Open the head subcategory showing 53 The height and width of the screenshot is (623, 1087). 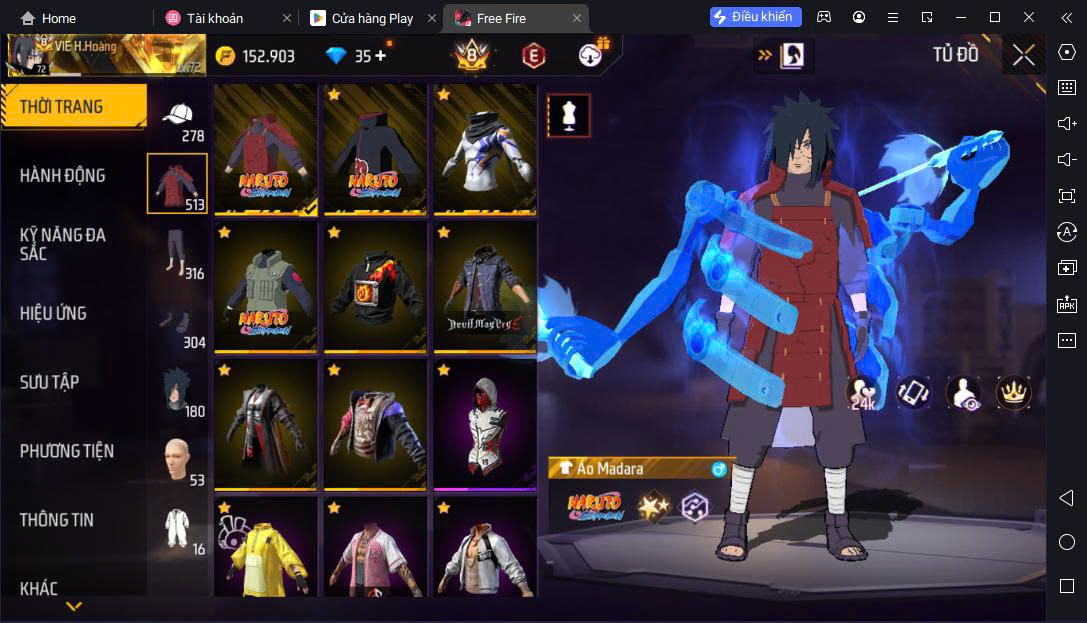[177, 460]
